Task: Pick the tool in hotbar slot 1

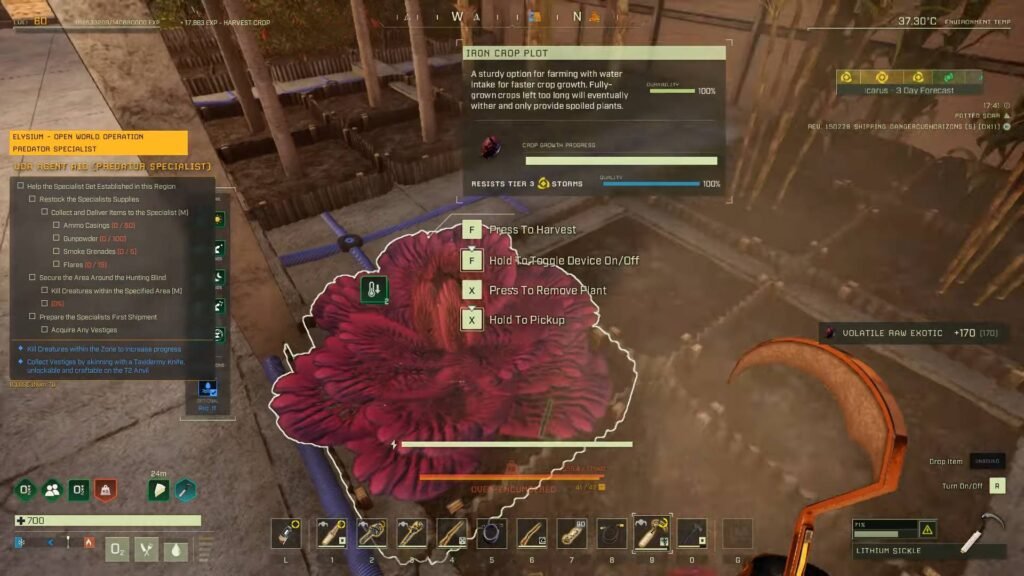Action: [x=331, y=533]
